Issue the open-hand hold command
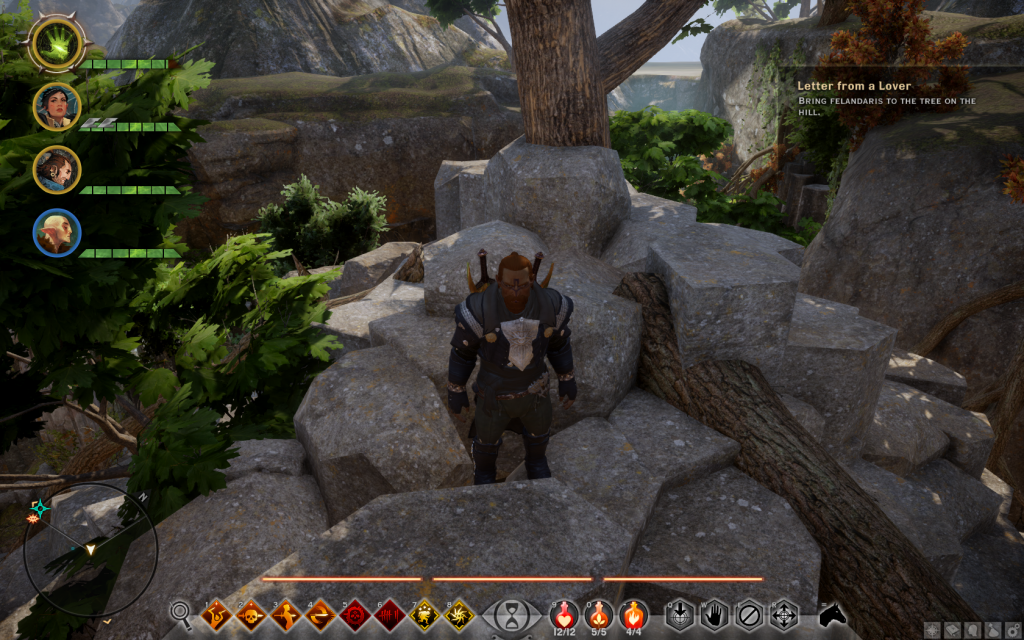Screen dimensions: 1024x640 point(714,613)
